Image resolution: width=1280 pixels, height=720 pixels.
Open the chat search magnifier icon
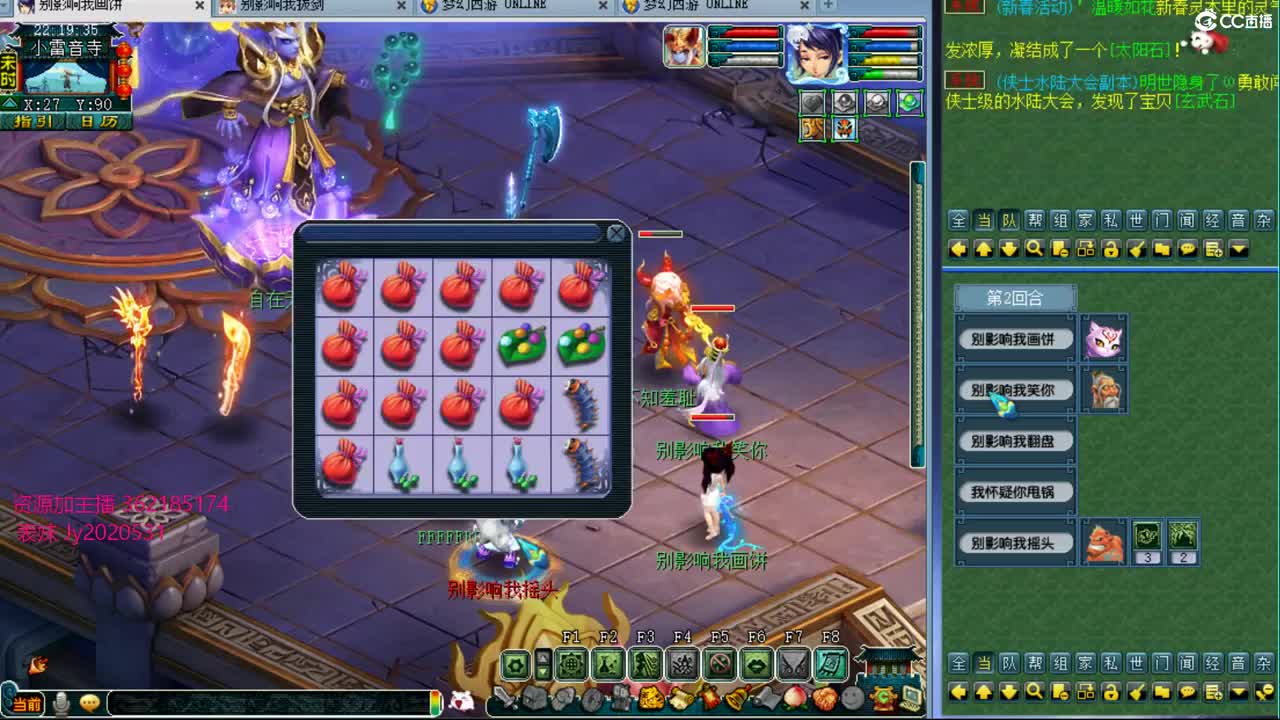(1033, 248)
